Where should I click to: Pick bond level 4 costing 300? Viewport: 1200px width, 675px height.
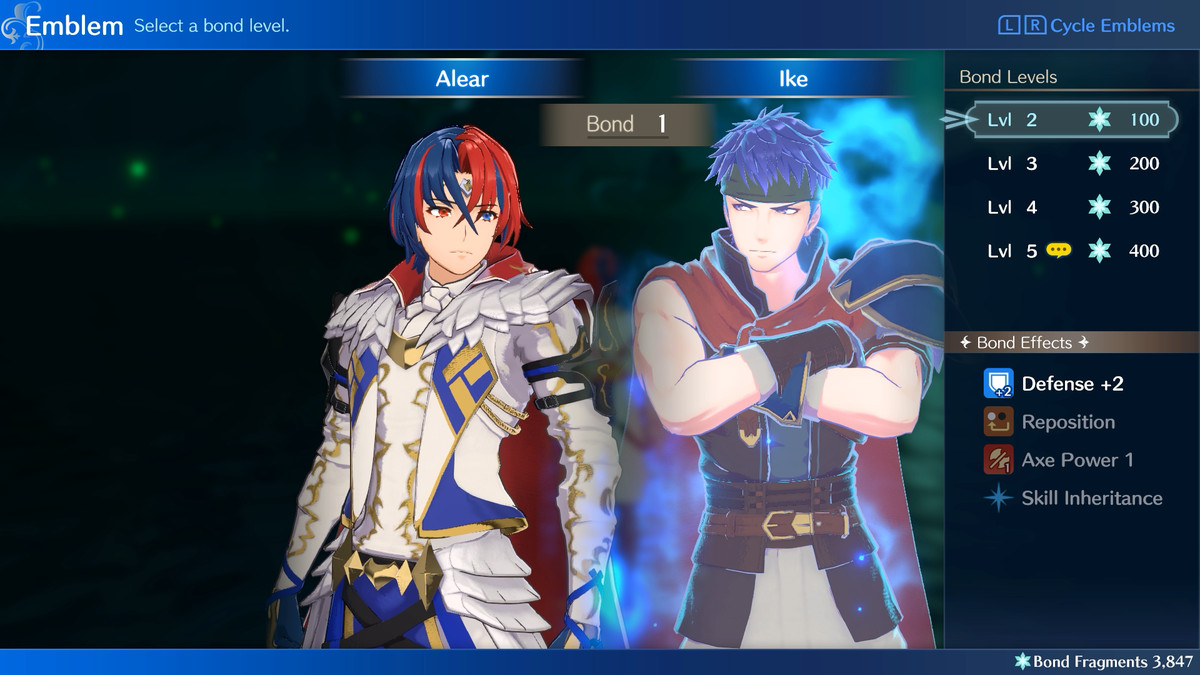pos(1072,208)
